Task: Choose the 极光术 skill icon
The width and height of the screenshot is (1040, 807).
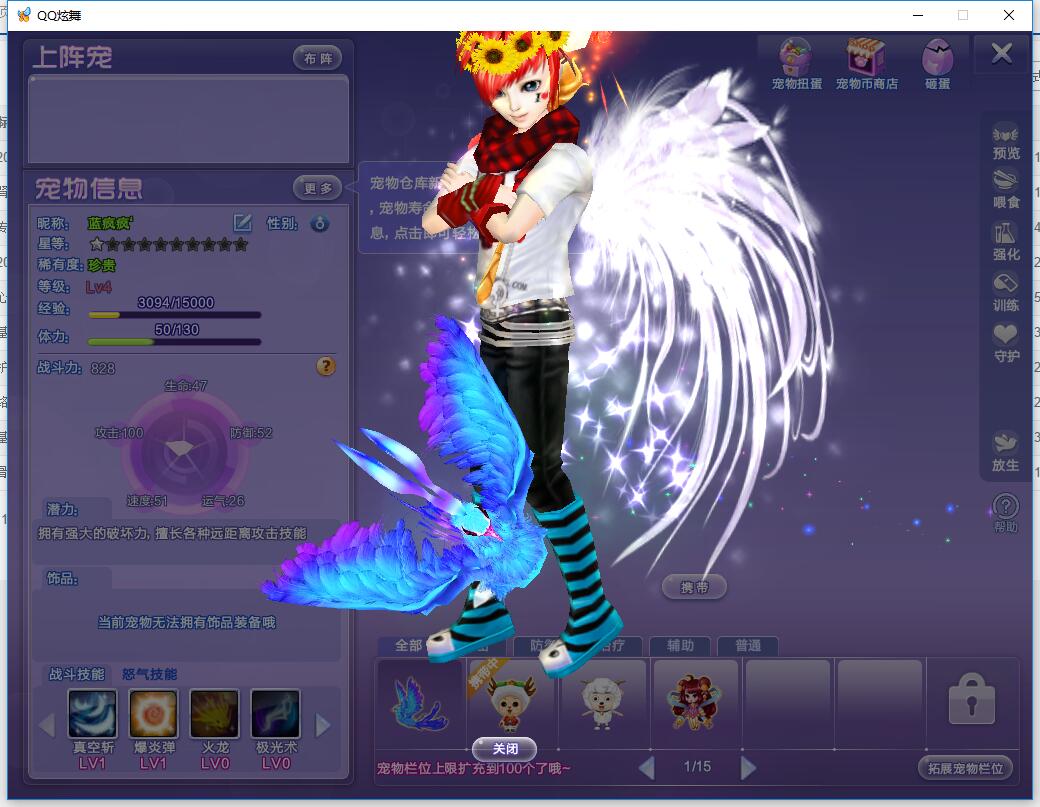Action: [275, 714]
